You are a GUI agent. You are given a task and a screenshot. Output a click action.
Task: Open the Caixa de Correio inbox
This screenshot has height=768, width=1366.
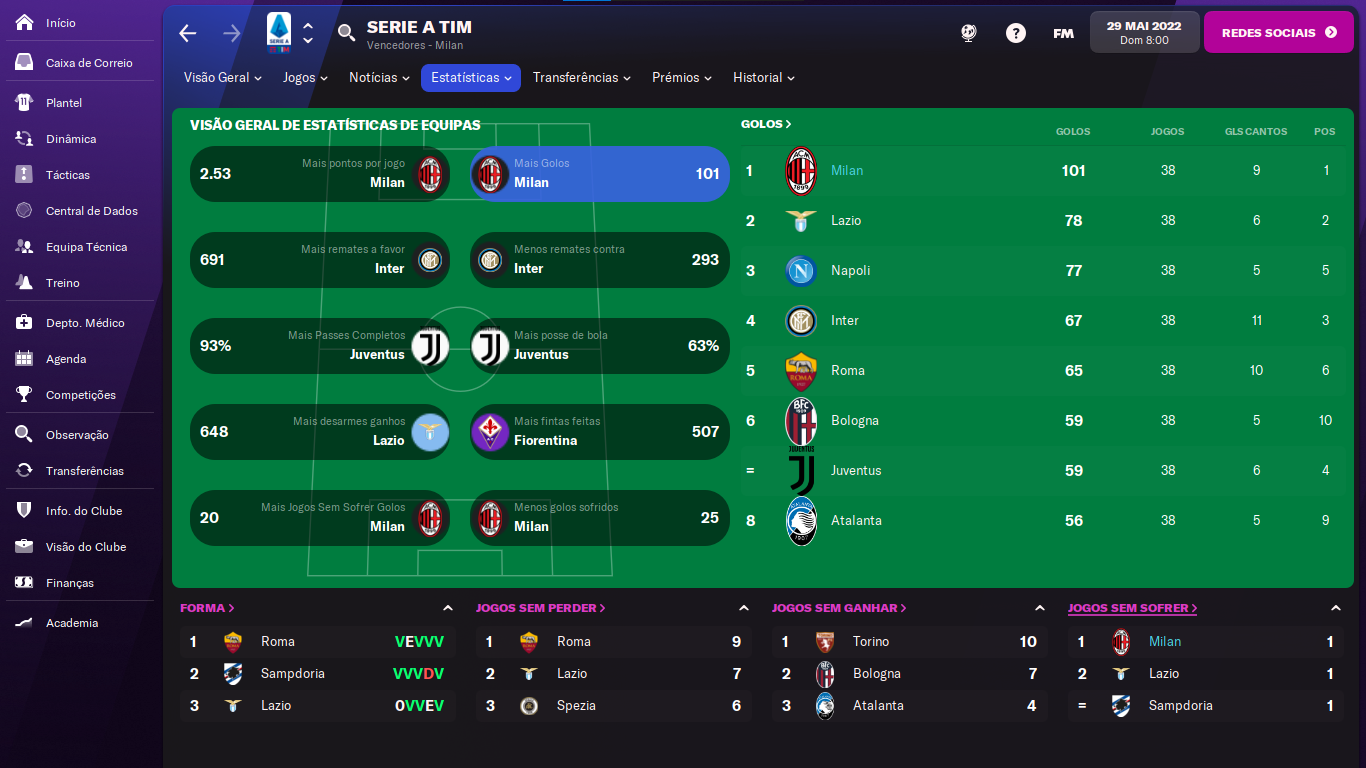tap(88, 63)
